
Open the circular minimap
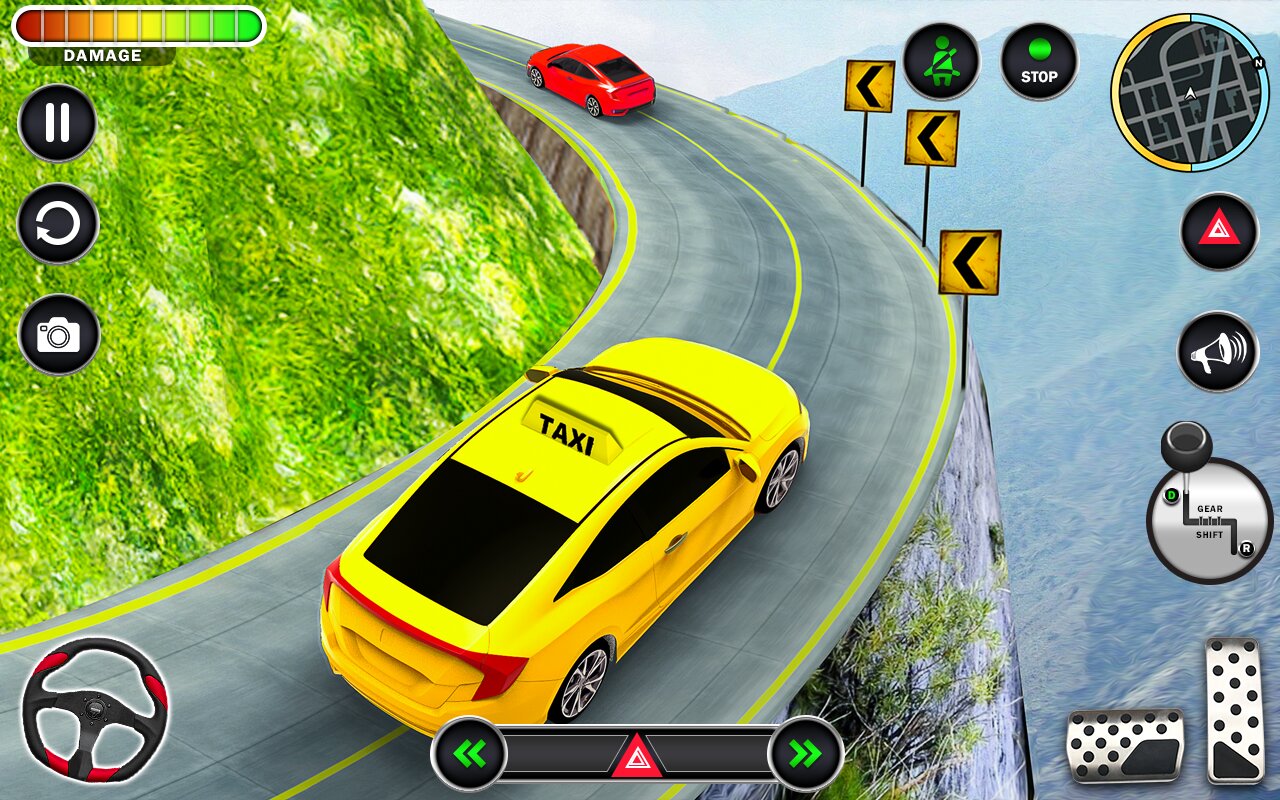(1190, 93)
